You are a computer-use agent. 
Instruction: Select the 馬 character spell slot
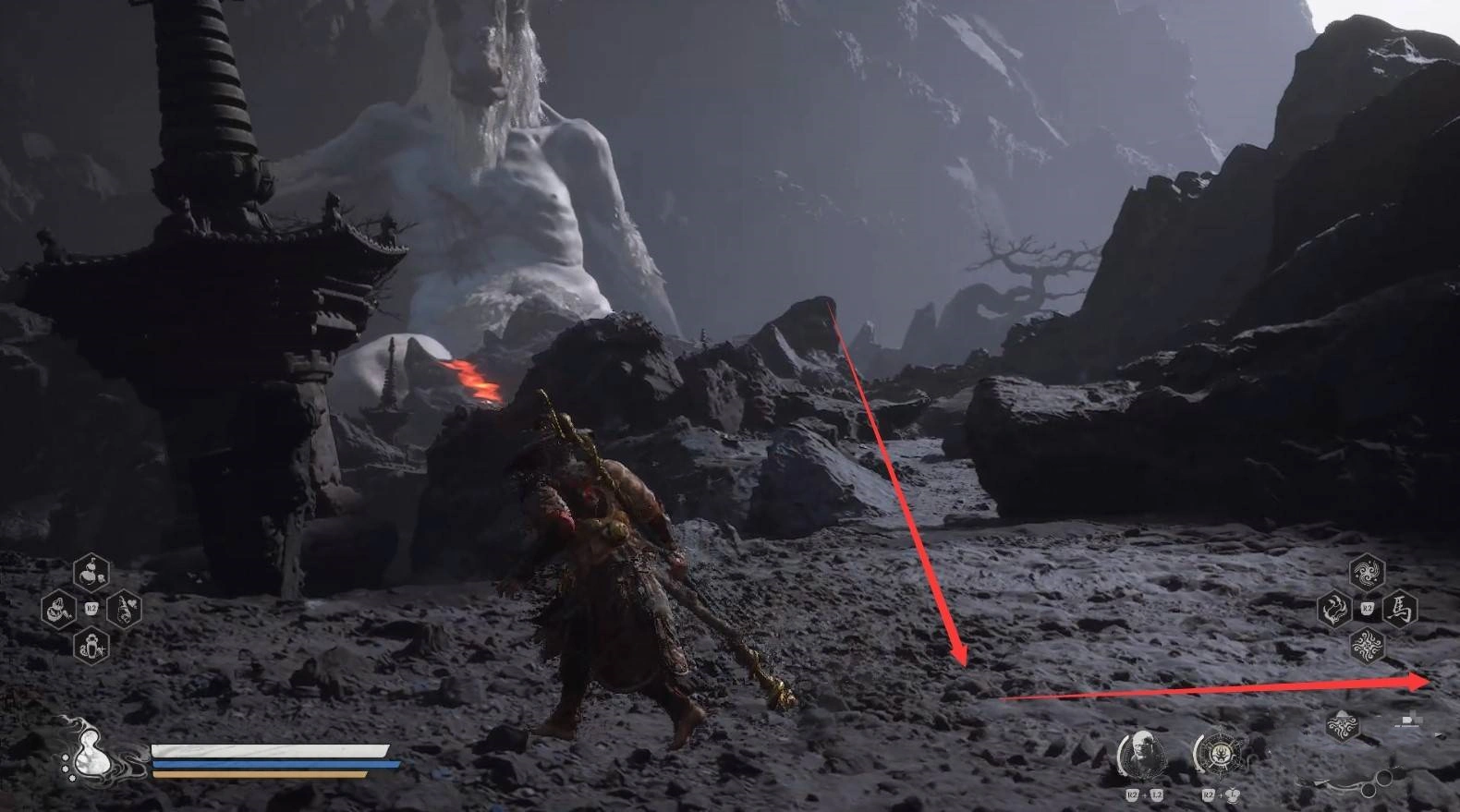pyautogui.click(x=1401, y=610)
